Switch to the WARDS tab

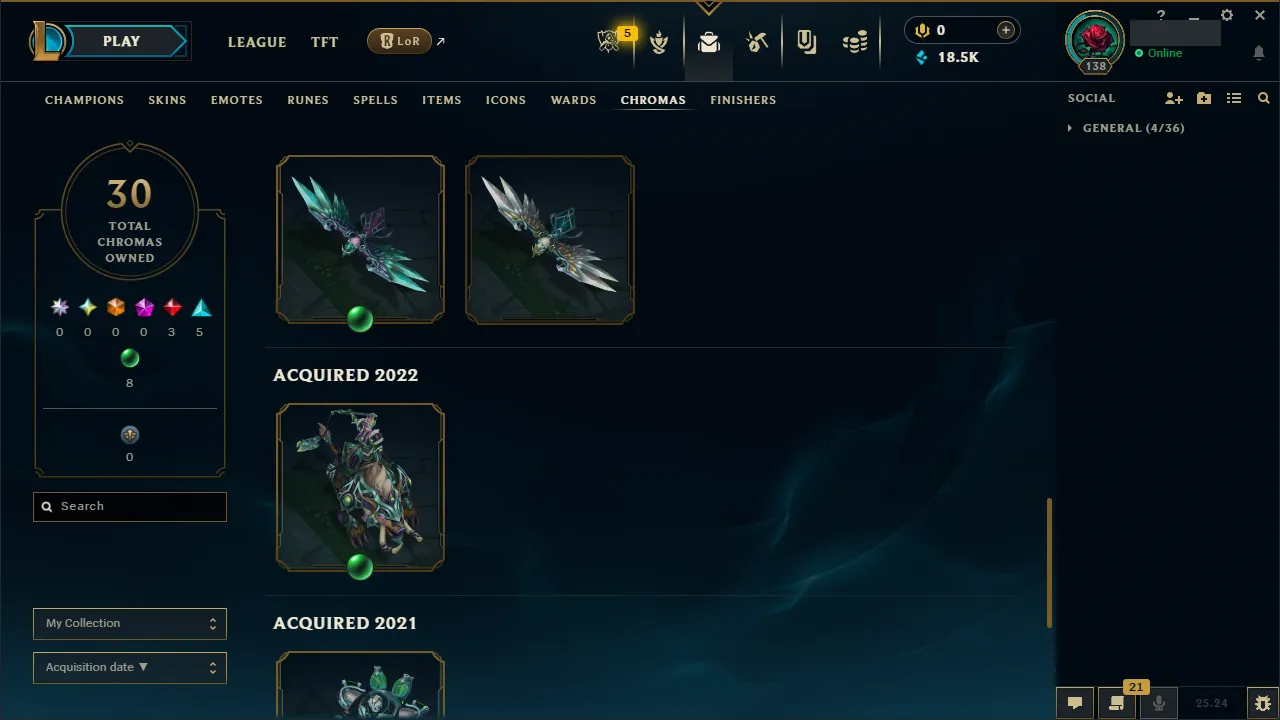coord(573,100)
